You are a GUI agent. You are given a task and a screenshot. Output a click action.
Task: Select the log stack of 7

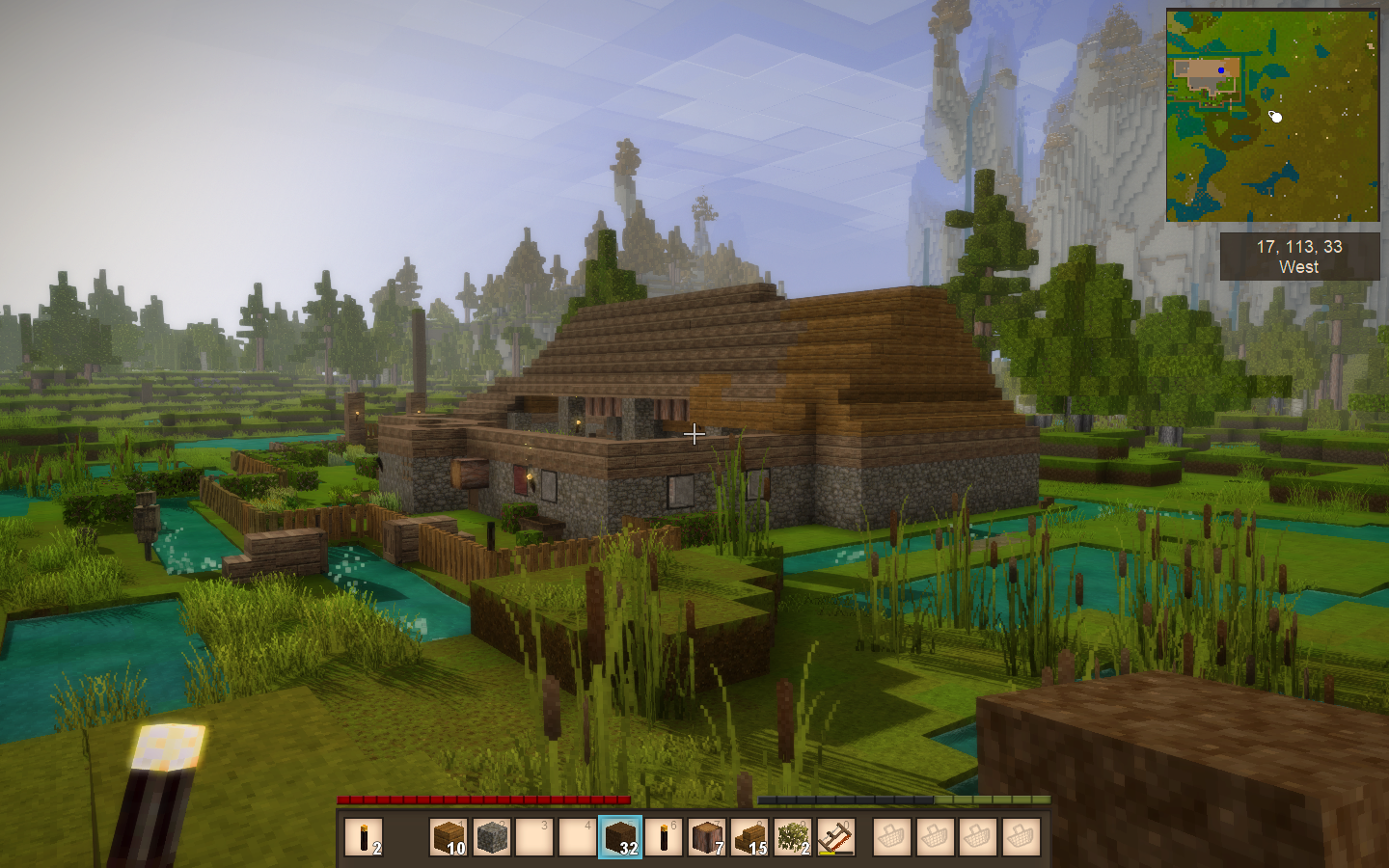click(x=706, y=837)
